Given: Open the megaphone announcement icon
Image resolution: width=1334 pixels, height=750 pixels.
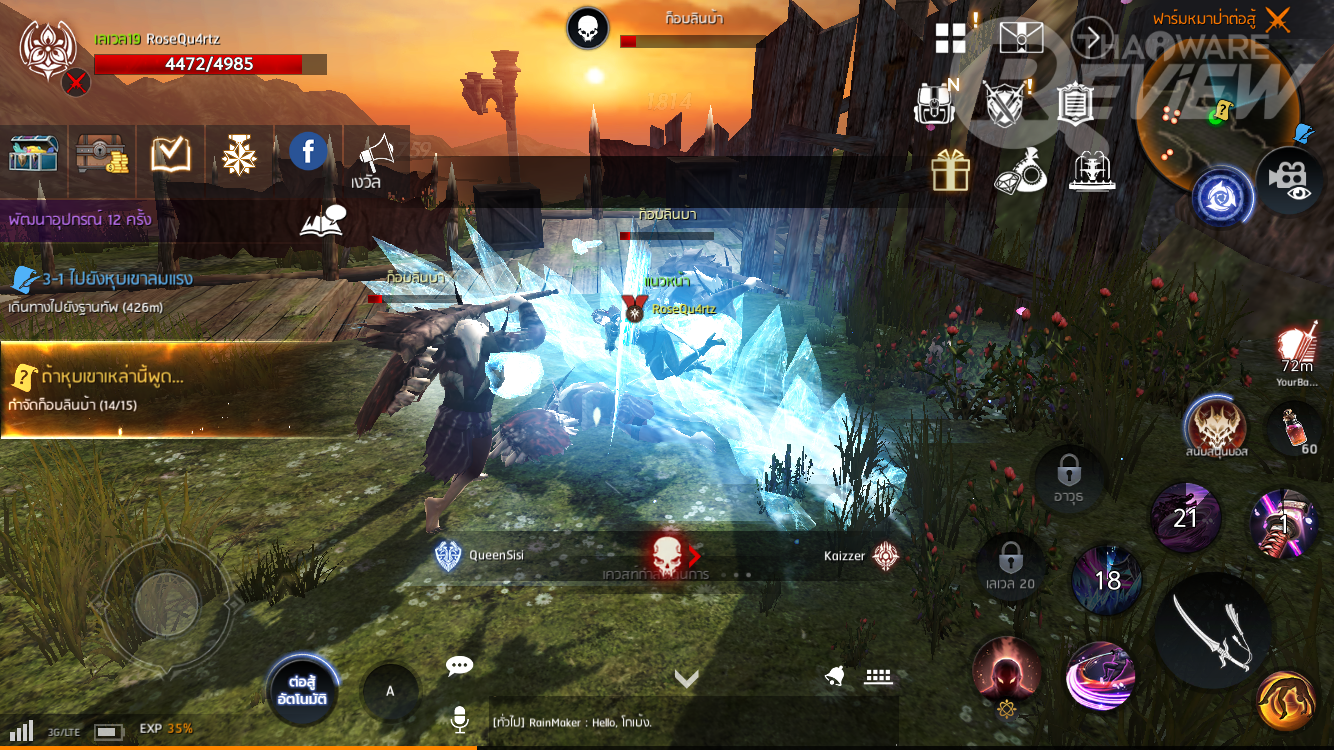Looking at the screenshot, I should (375, 153).
